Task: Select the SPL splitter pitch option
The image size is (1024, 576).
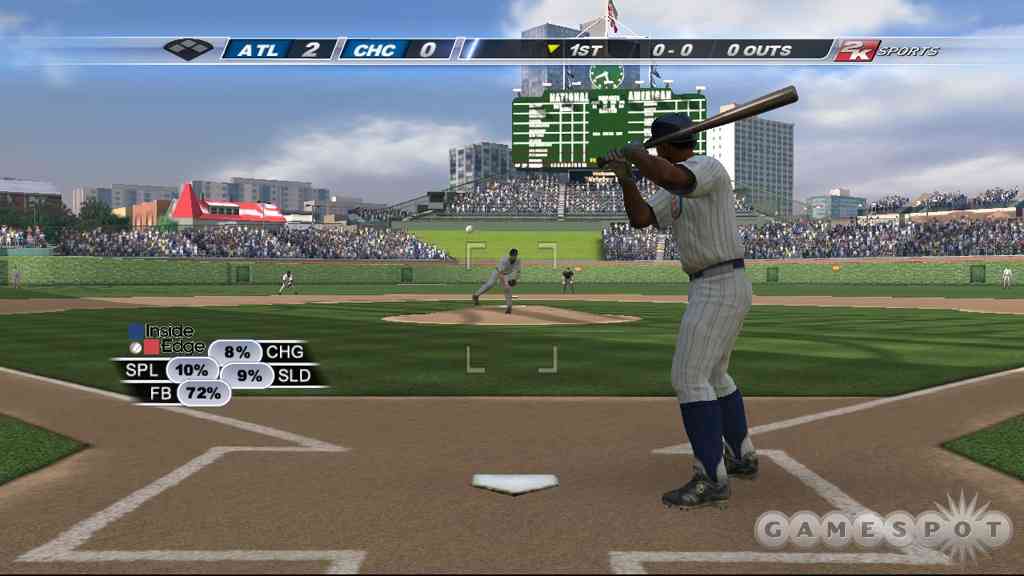Action: pos(191,370)
